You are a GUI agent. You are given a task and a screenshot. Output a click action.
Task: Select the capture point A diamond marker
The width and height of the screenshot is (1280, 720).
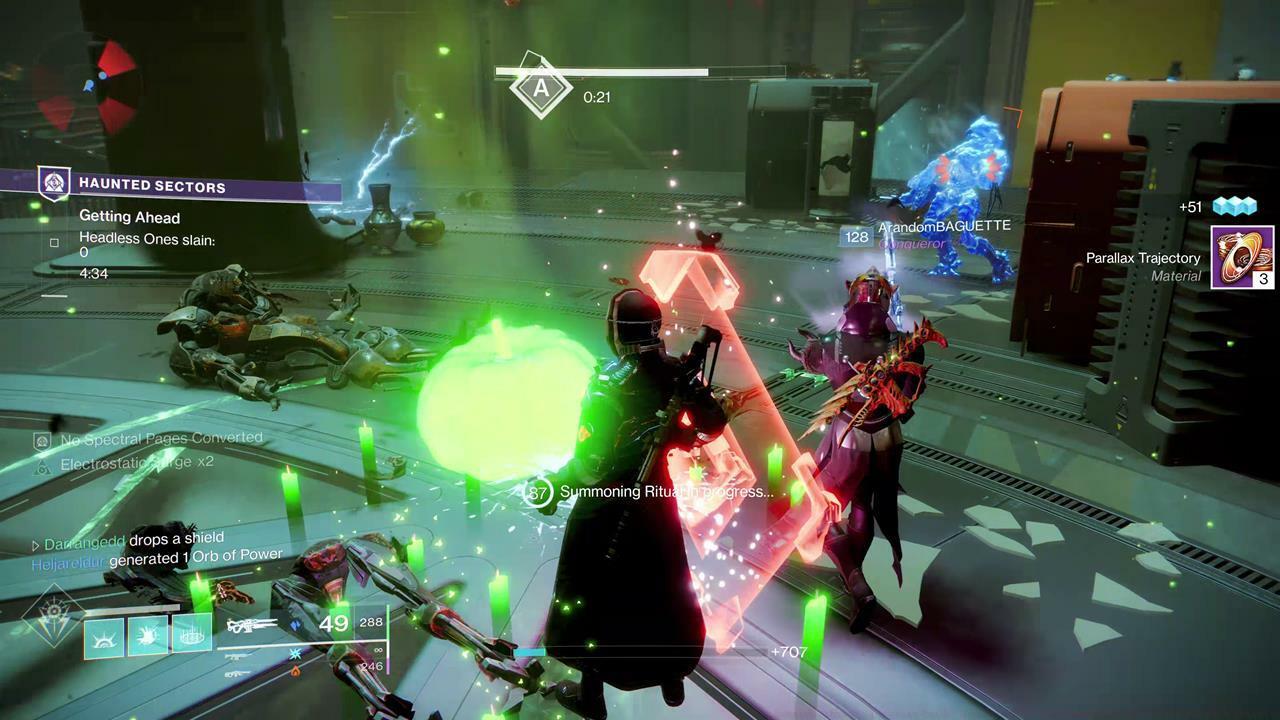pyautogui.click(x=541, y=88)
